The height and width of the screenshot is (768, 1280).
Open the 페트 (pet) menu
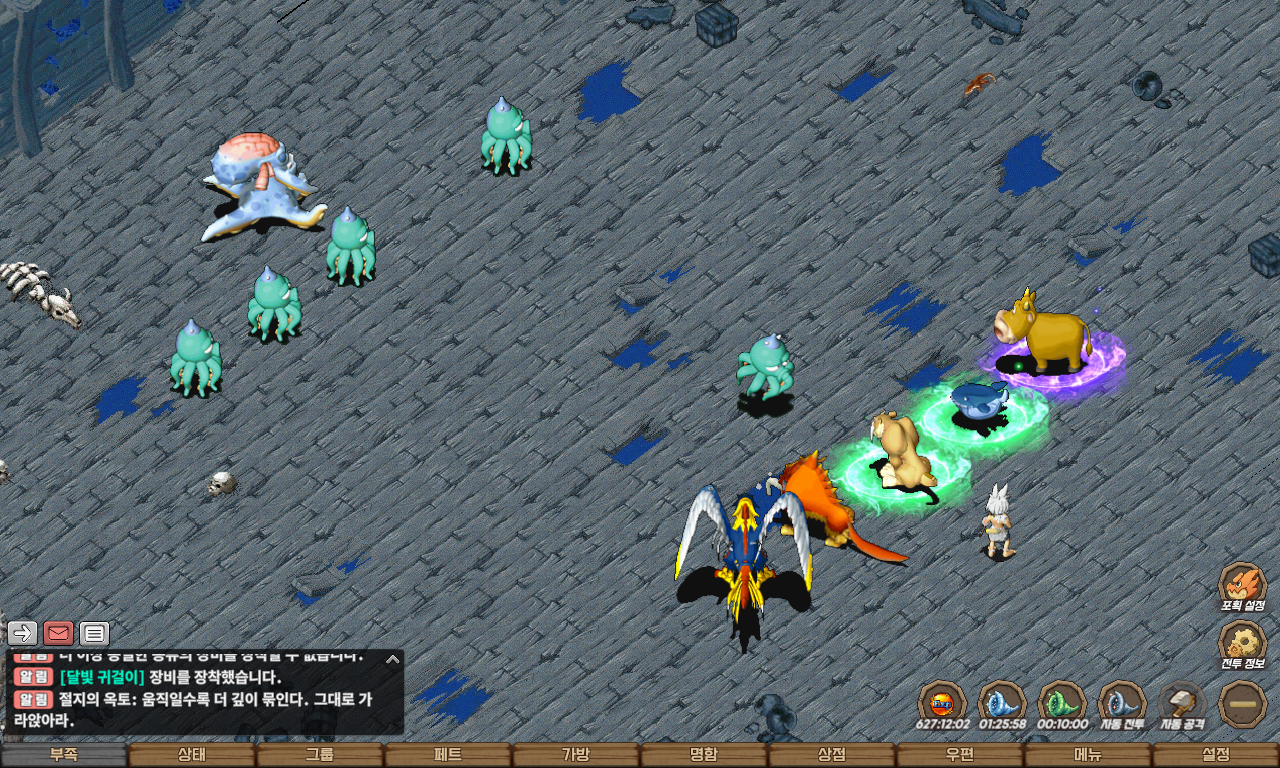448,755
